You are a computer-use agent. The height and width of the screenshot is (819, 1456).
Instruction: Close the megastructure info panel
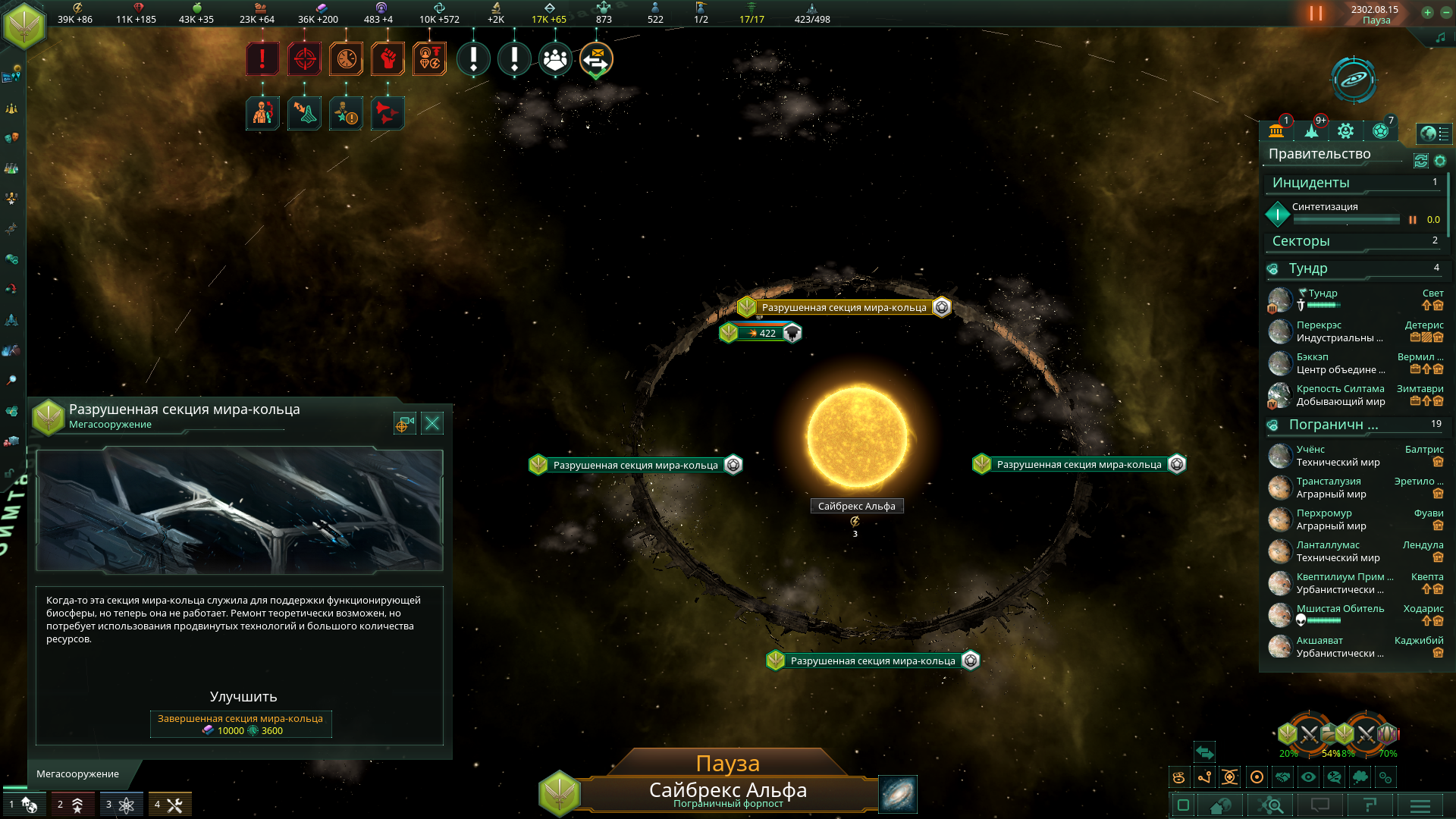(432, 423)
